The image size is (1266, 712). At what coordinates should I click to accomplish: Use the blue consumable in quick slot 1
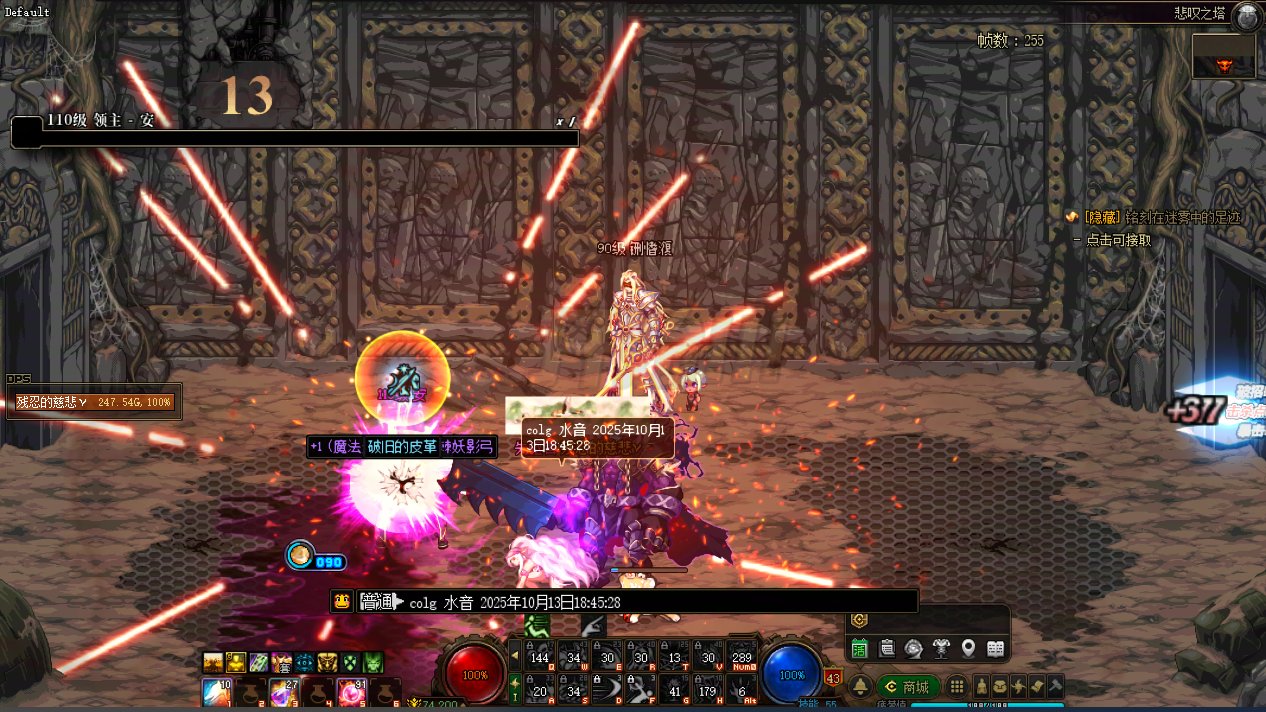(217, 692)
